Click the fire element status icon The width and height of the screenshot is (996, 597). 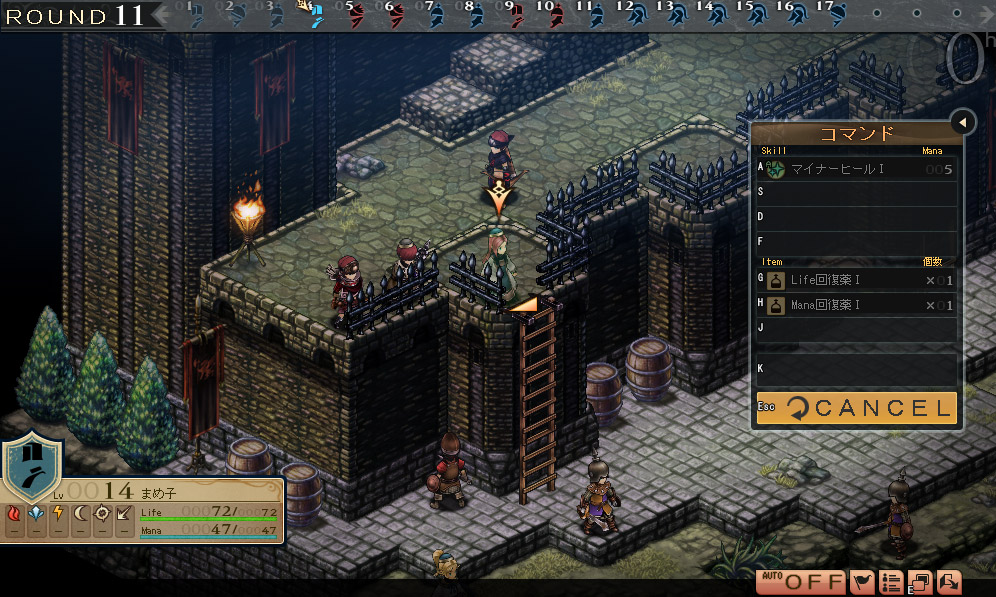tap(14, 514)
